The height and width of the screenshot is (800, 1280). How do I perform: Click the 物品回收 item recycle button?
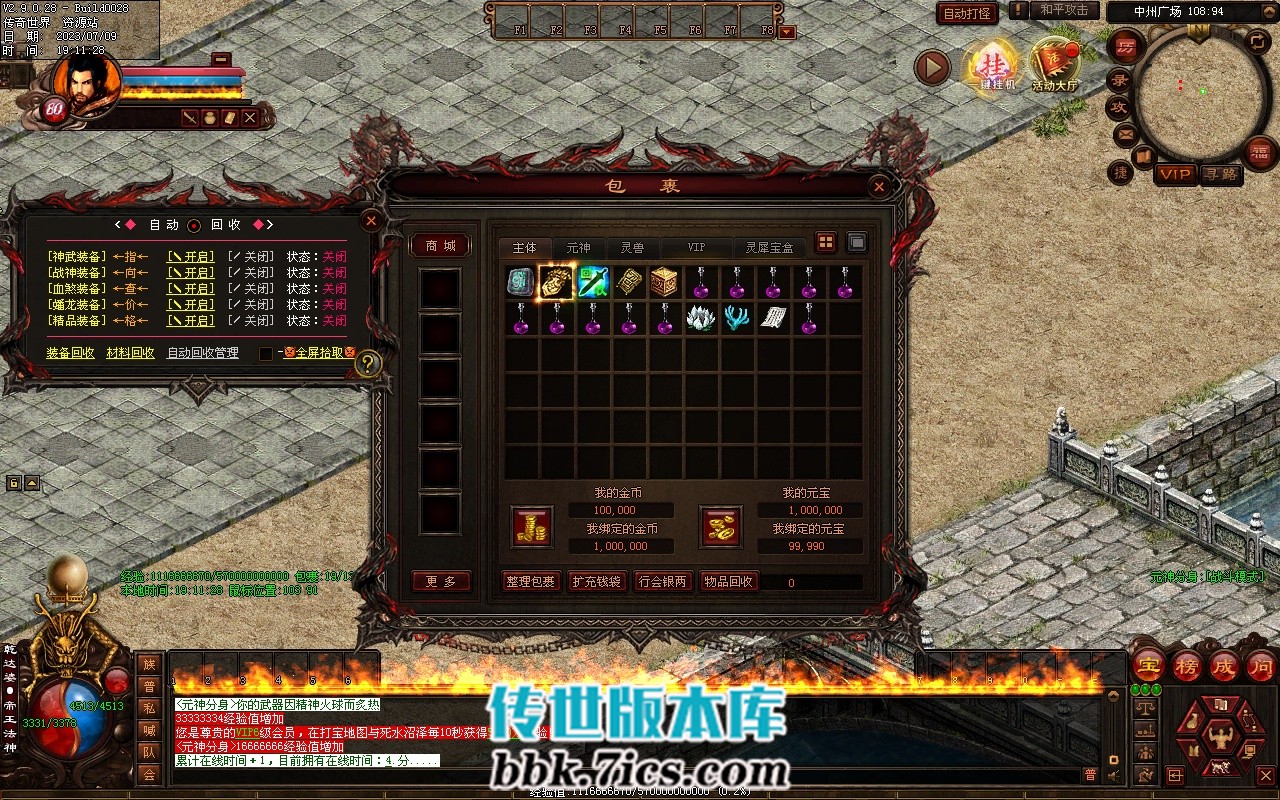click(x=728, y=582)
